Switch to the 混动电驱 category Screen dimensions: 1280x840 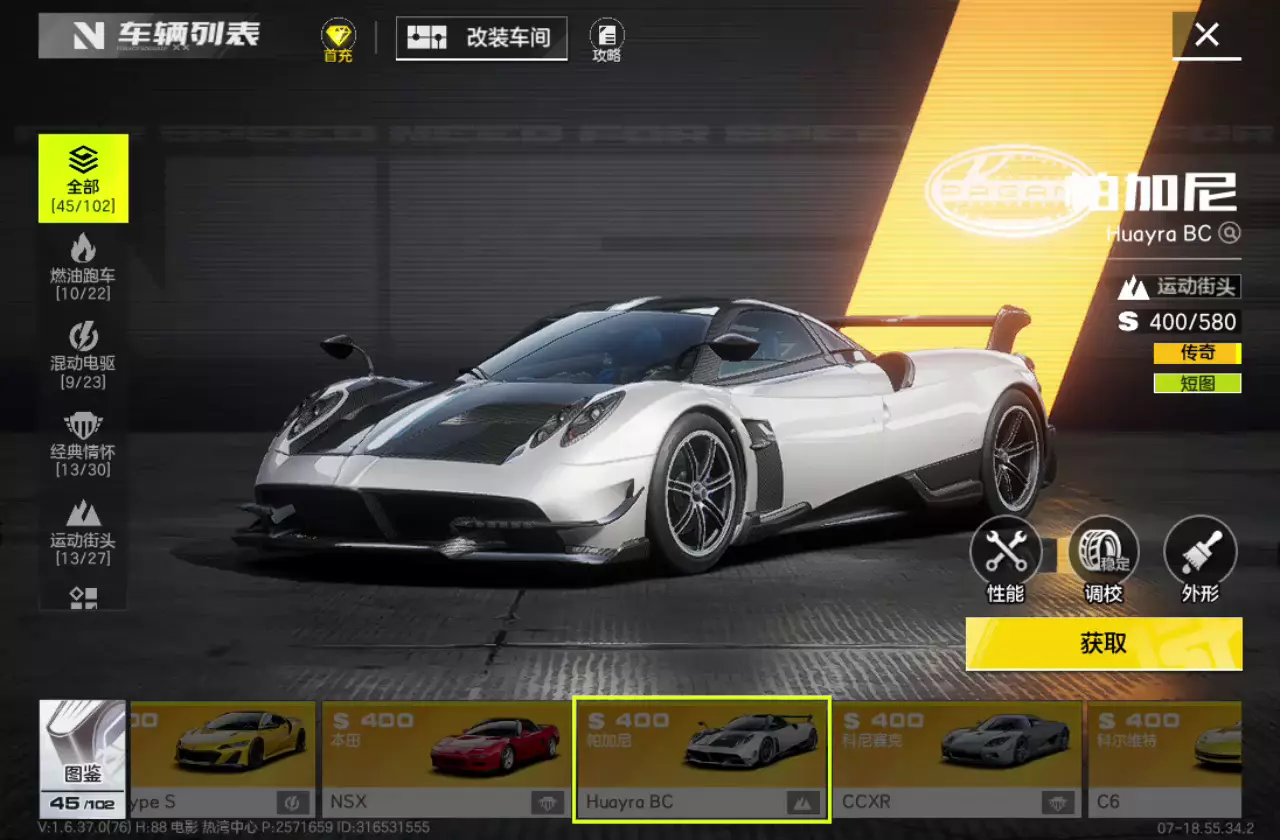(x=83, y=354)
